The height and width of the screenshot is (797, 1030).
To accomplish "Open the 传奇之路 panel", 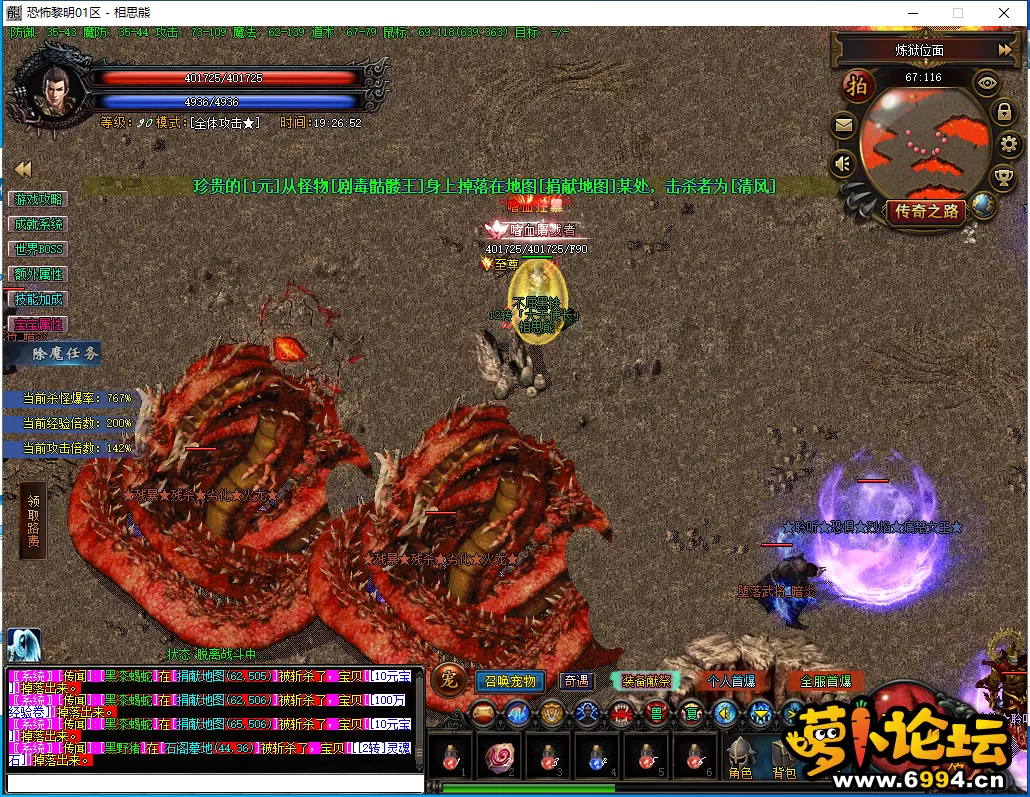I will [926, 211].
